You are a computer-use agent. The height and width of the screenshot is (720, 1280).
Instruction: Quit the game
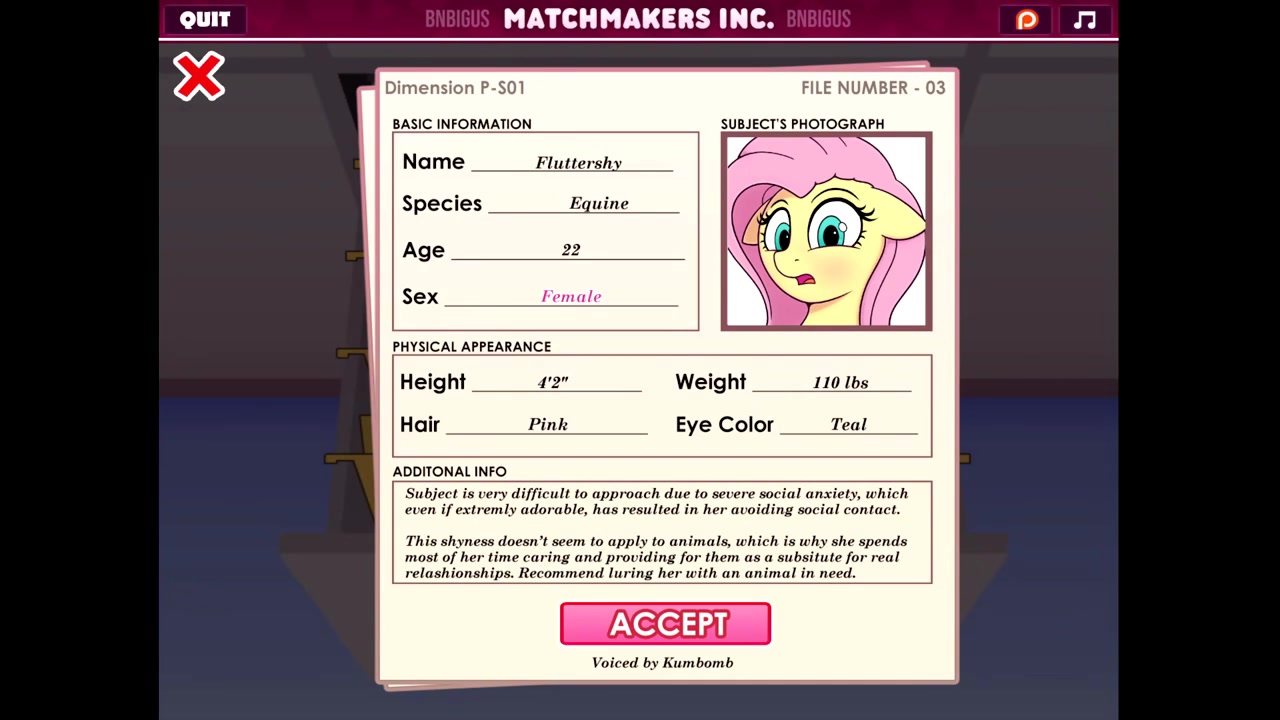(x=205, y=20)
